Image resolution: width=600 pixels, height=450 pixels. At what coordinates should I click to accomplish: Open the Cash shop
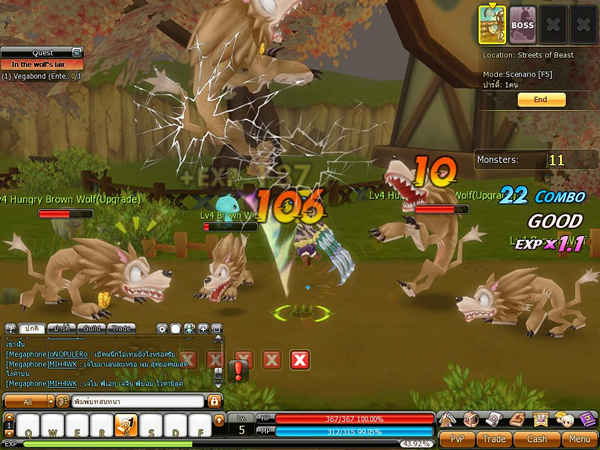(x=536, y=437)
